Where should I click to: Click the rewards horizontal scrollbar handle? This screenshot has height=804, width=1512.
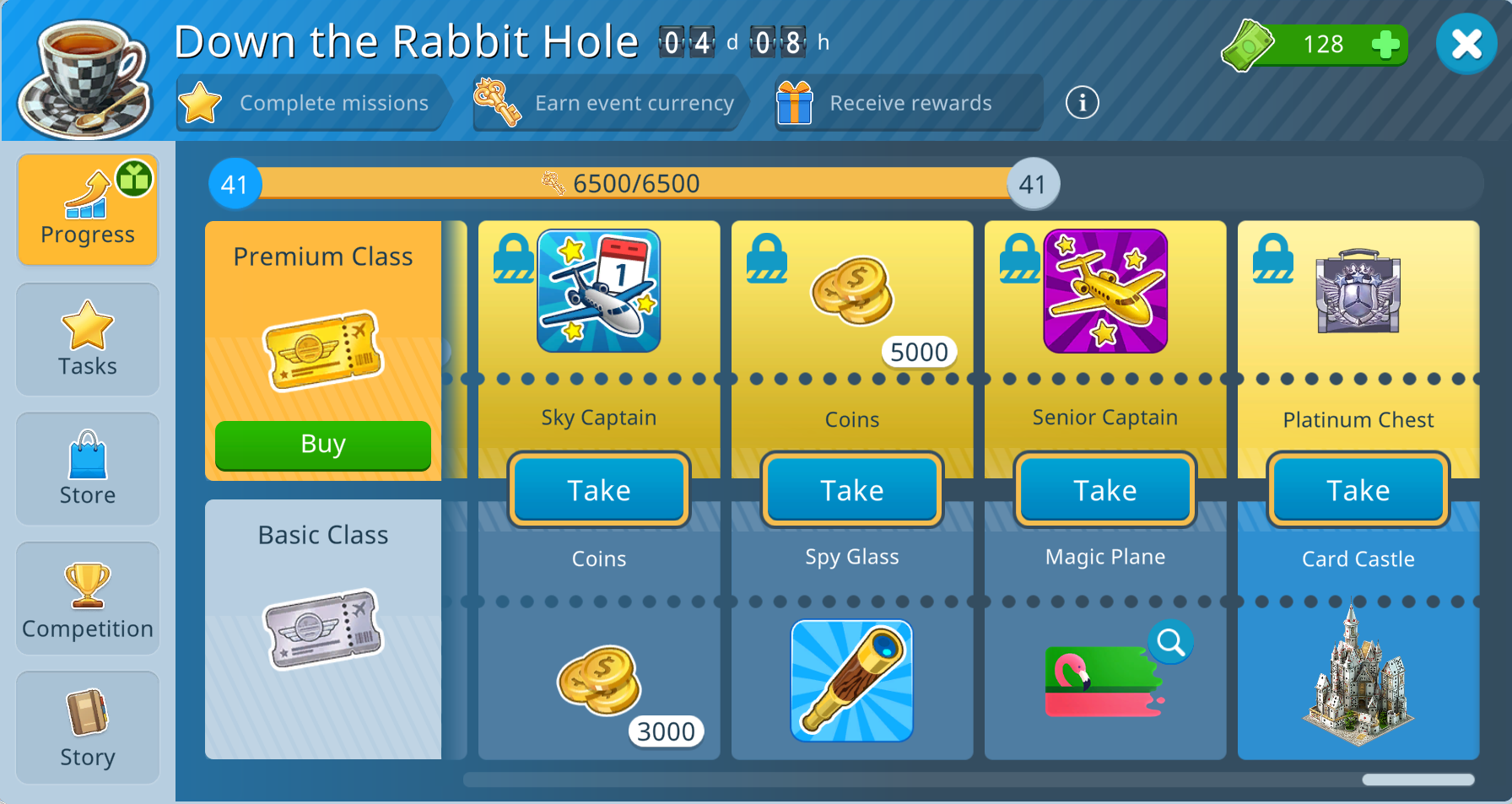[1418, 780]
